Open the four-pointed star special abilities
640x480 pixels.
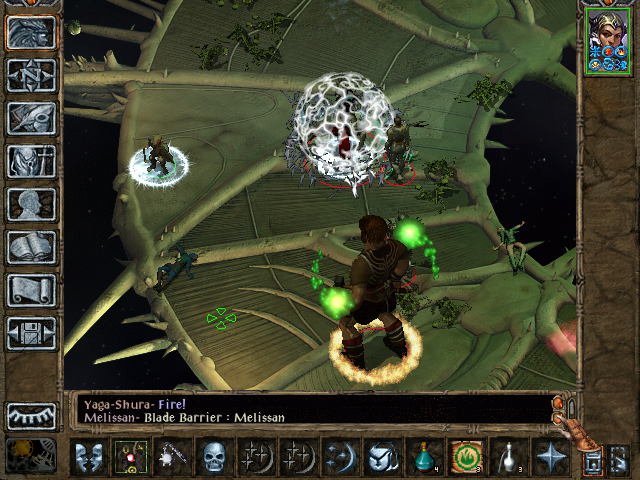coord(549,458)
